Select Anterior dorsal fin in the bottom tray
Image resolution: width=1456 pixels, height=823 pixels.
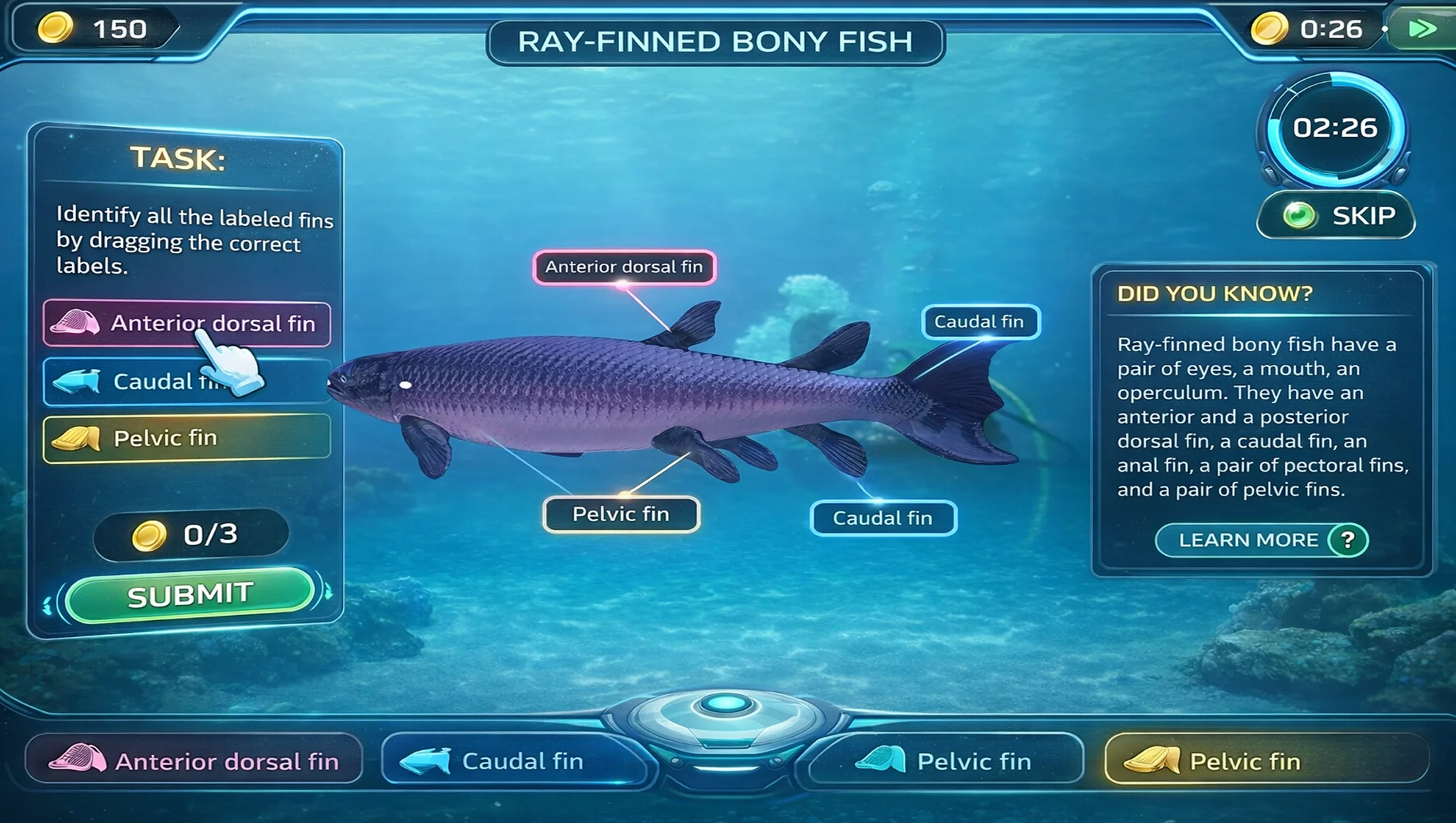pos(194,761)
